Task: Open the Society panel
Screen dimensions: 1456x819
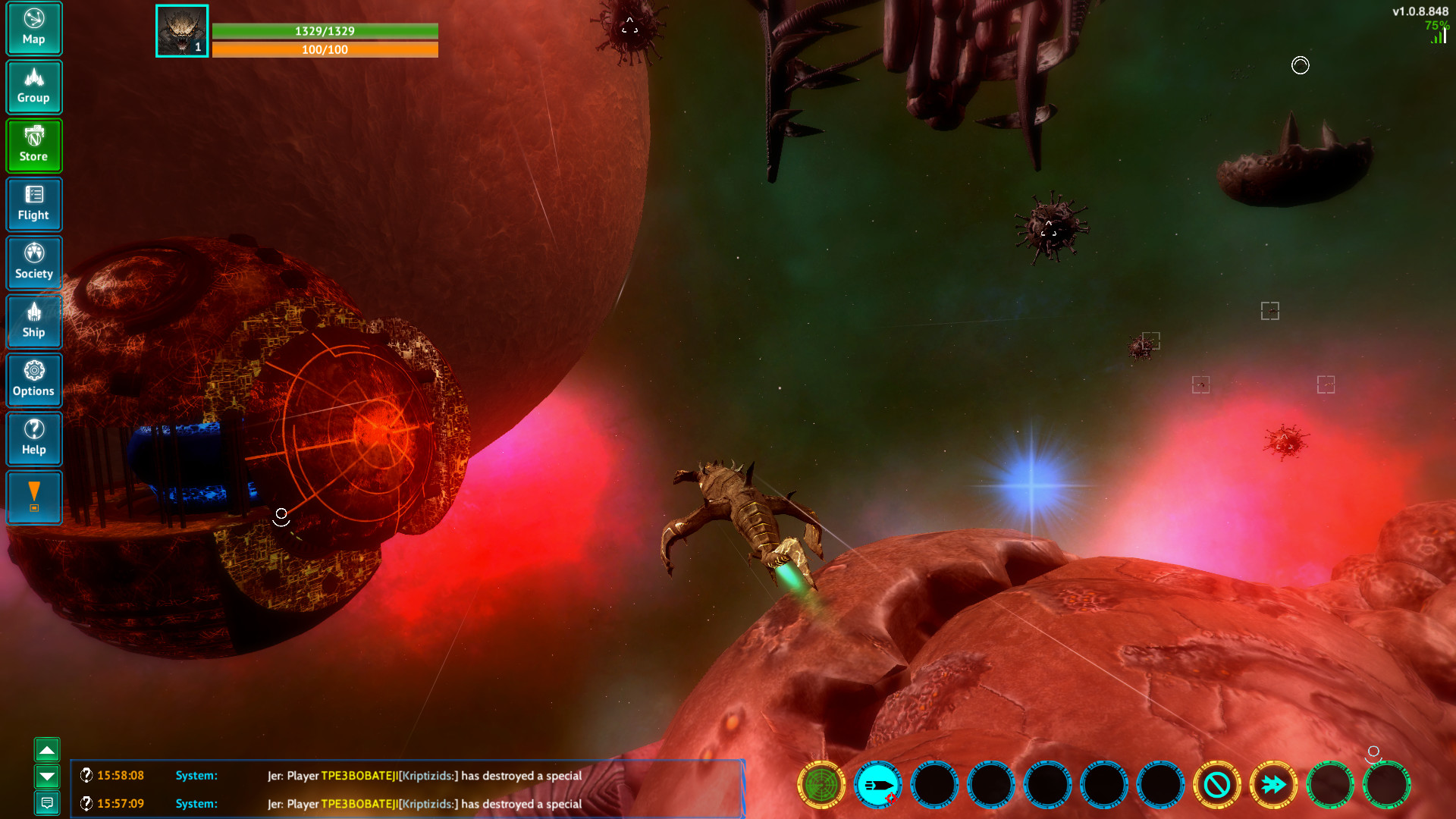Action: [33, 262]
